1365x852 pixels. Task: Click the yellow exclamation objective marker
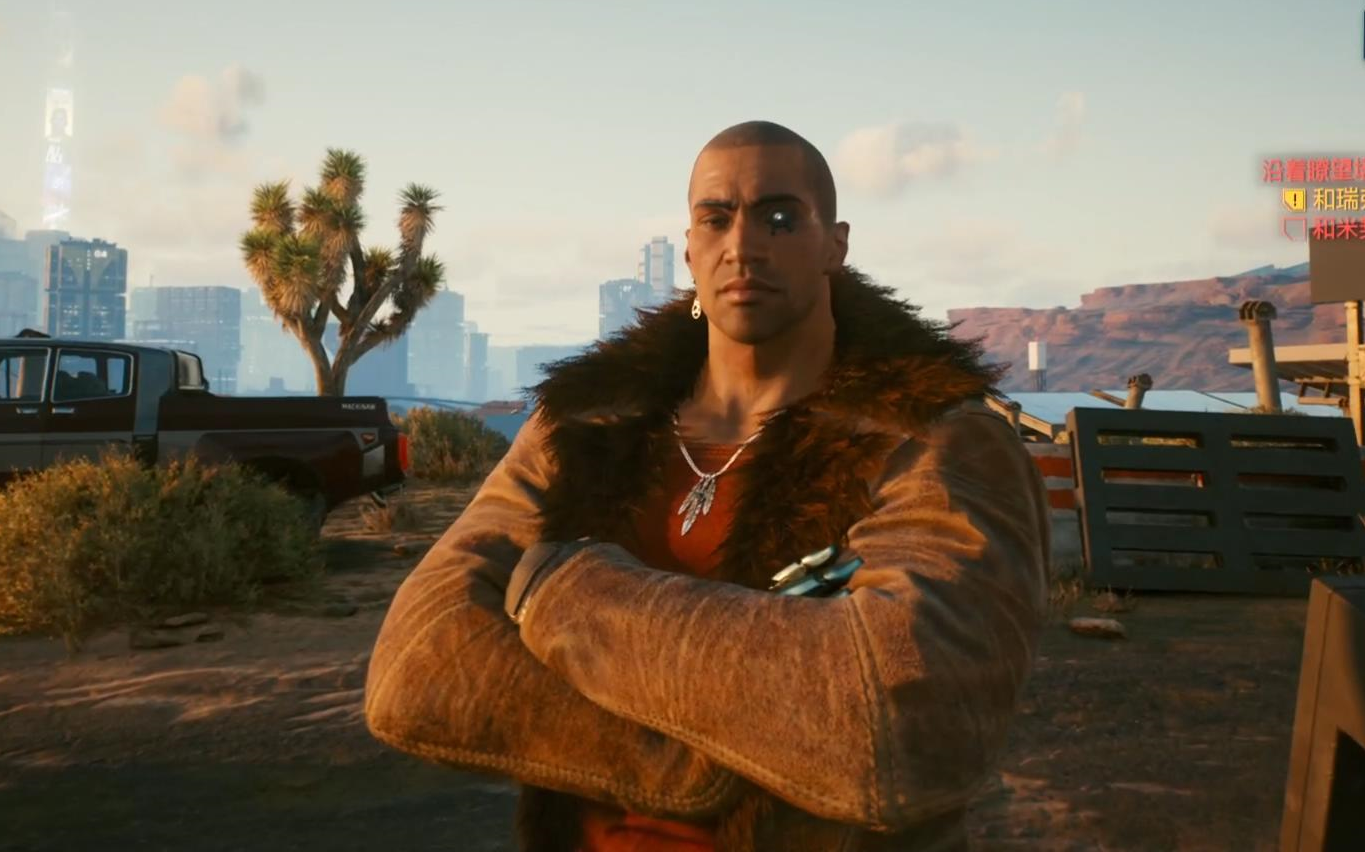pos(1295,200)
